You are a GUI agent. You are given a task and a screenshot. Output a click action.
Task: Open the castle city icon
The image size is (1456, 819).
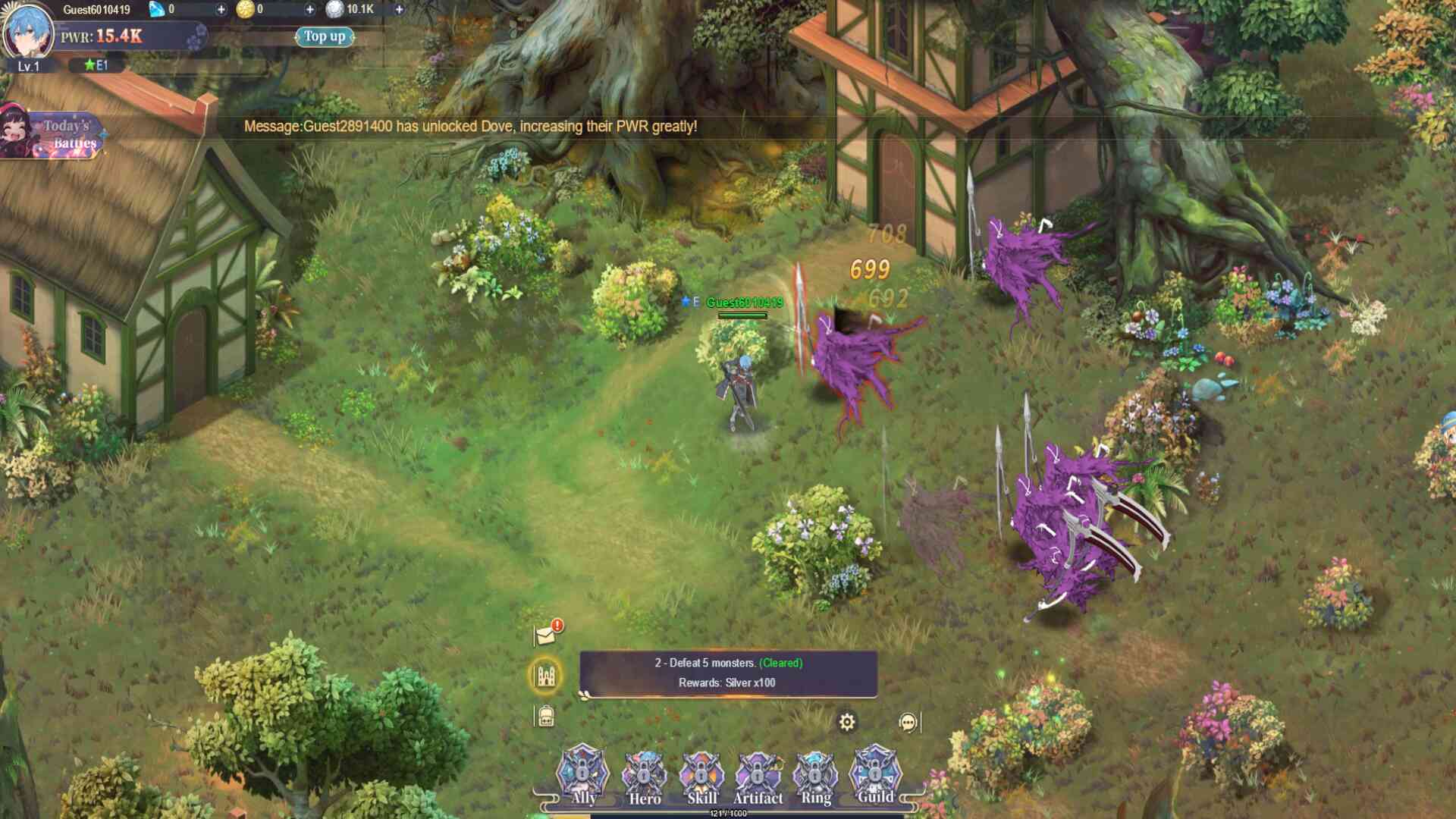tap(546, 675)
